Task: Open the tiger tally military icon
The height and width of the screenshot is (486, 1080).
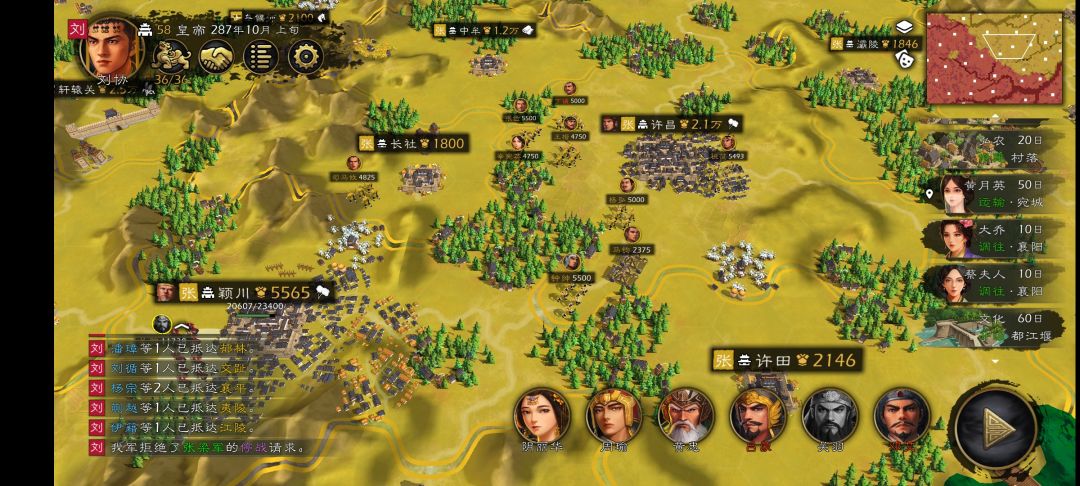Action: [x=167, y=58]
